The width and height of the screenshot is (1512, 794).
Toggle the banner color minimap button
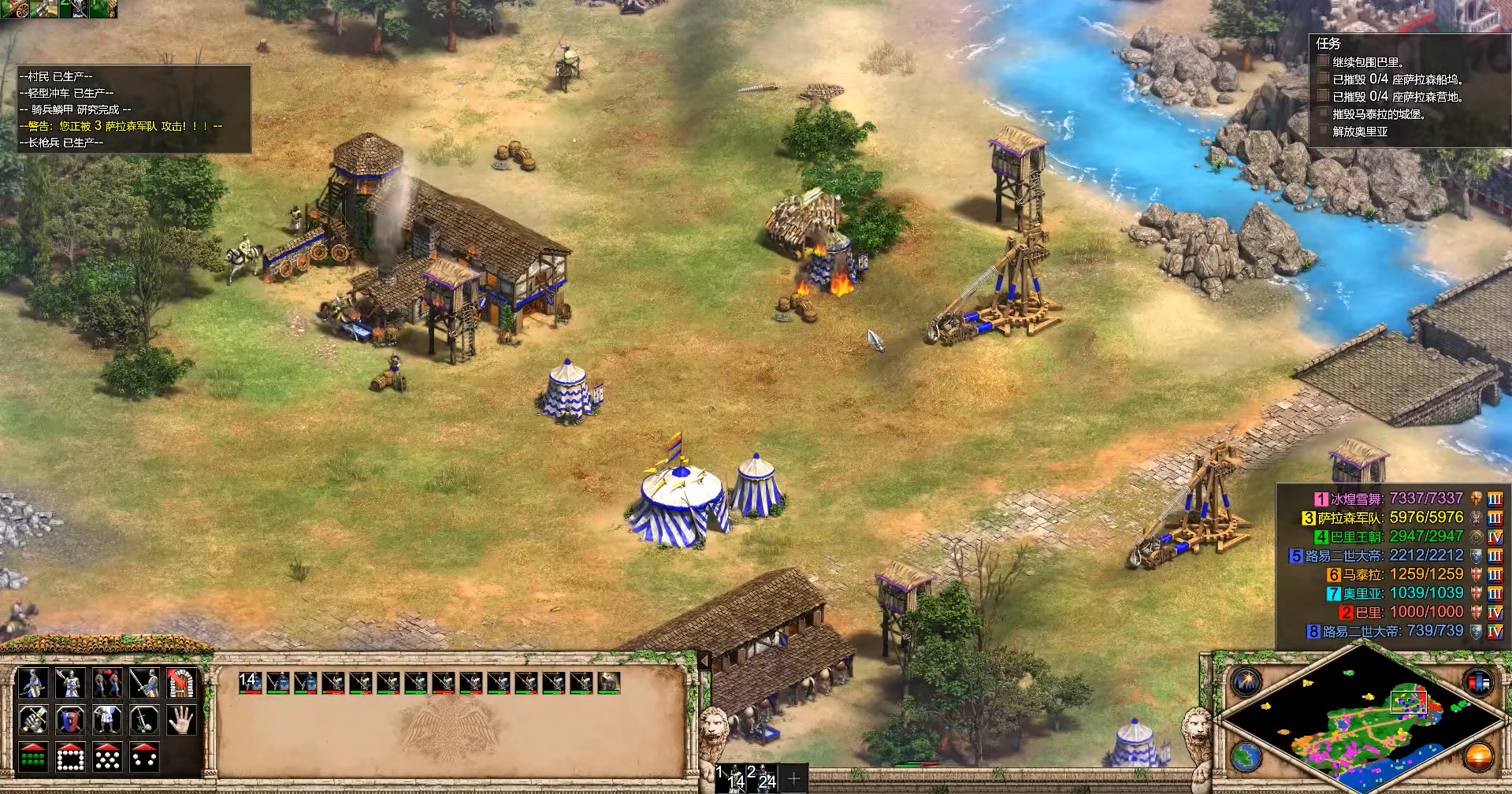(x=1478, y=682)
